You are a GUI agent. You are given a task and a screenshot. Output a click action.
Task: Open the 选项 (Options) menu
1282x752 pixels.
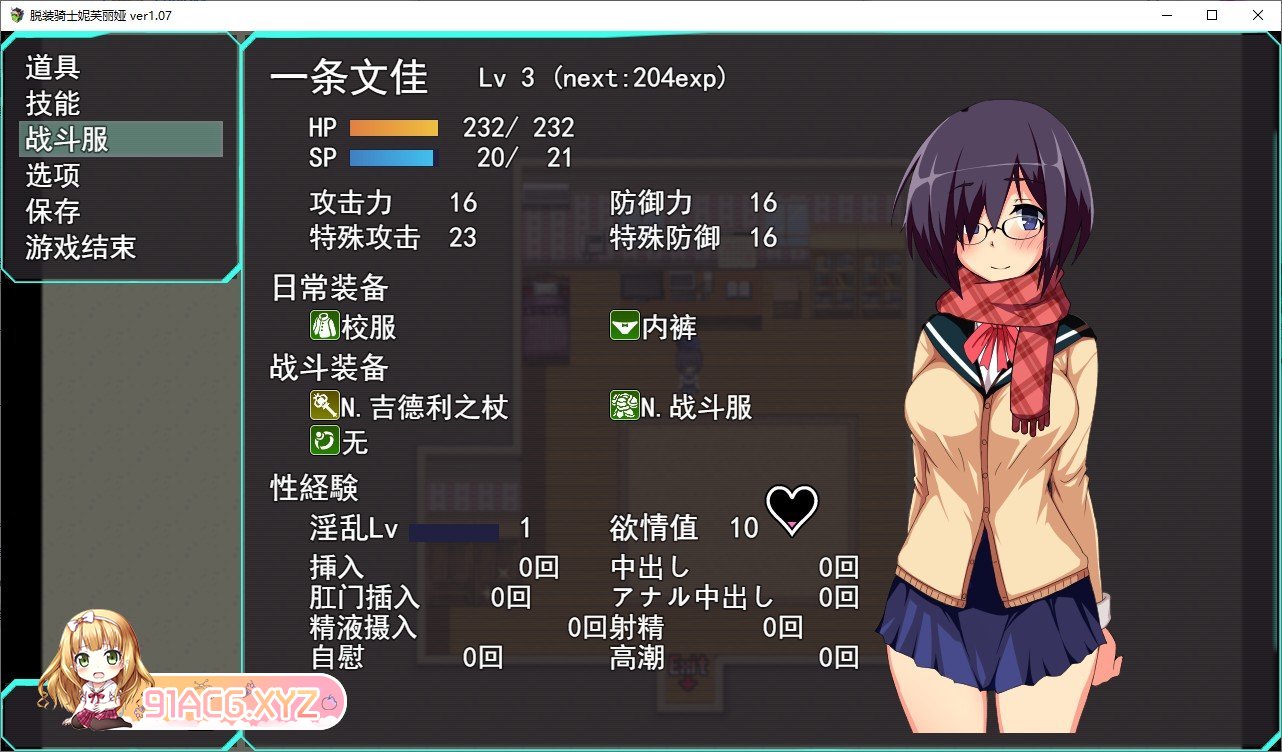tap(53, 176)
